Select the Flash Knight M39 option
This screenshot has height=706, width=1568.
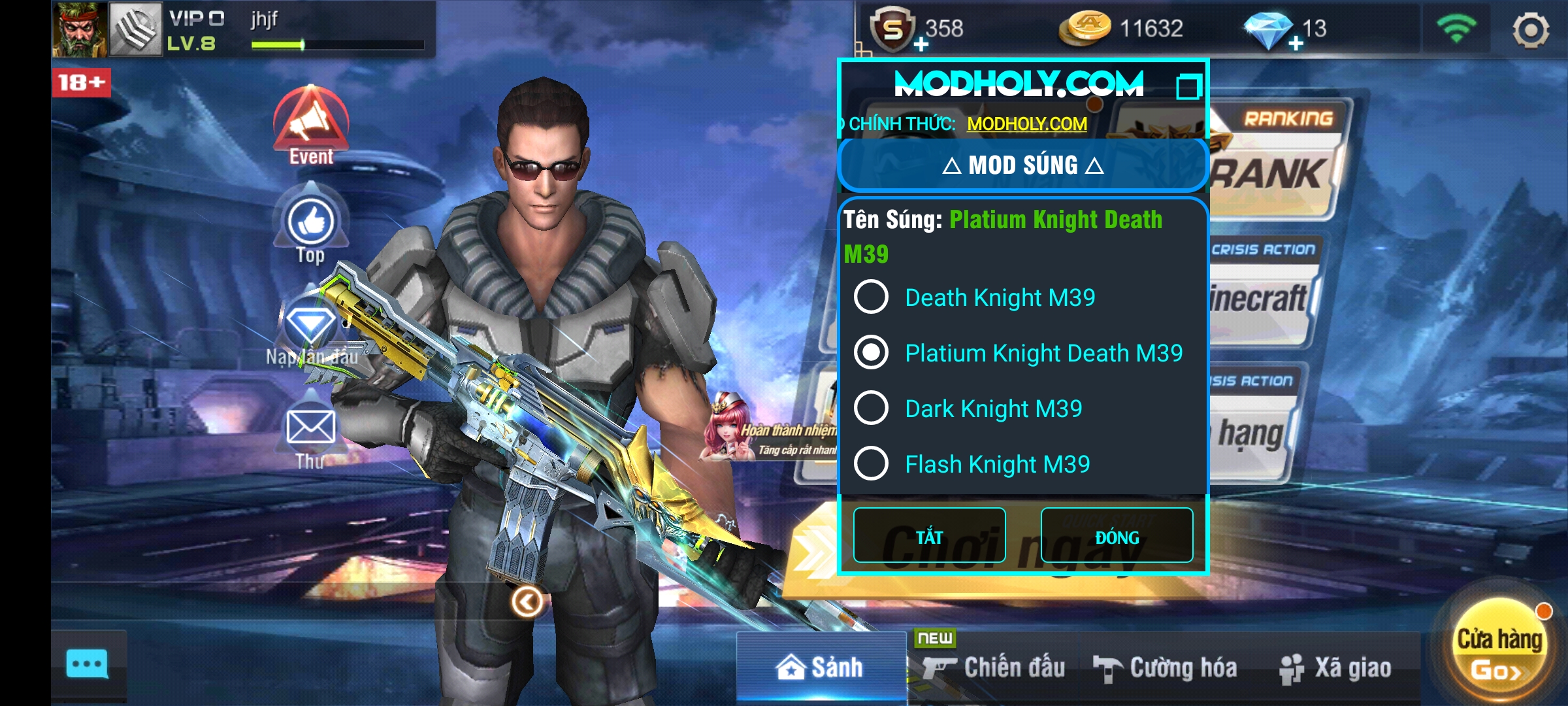[x=872, y=464]
